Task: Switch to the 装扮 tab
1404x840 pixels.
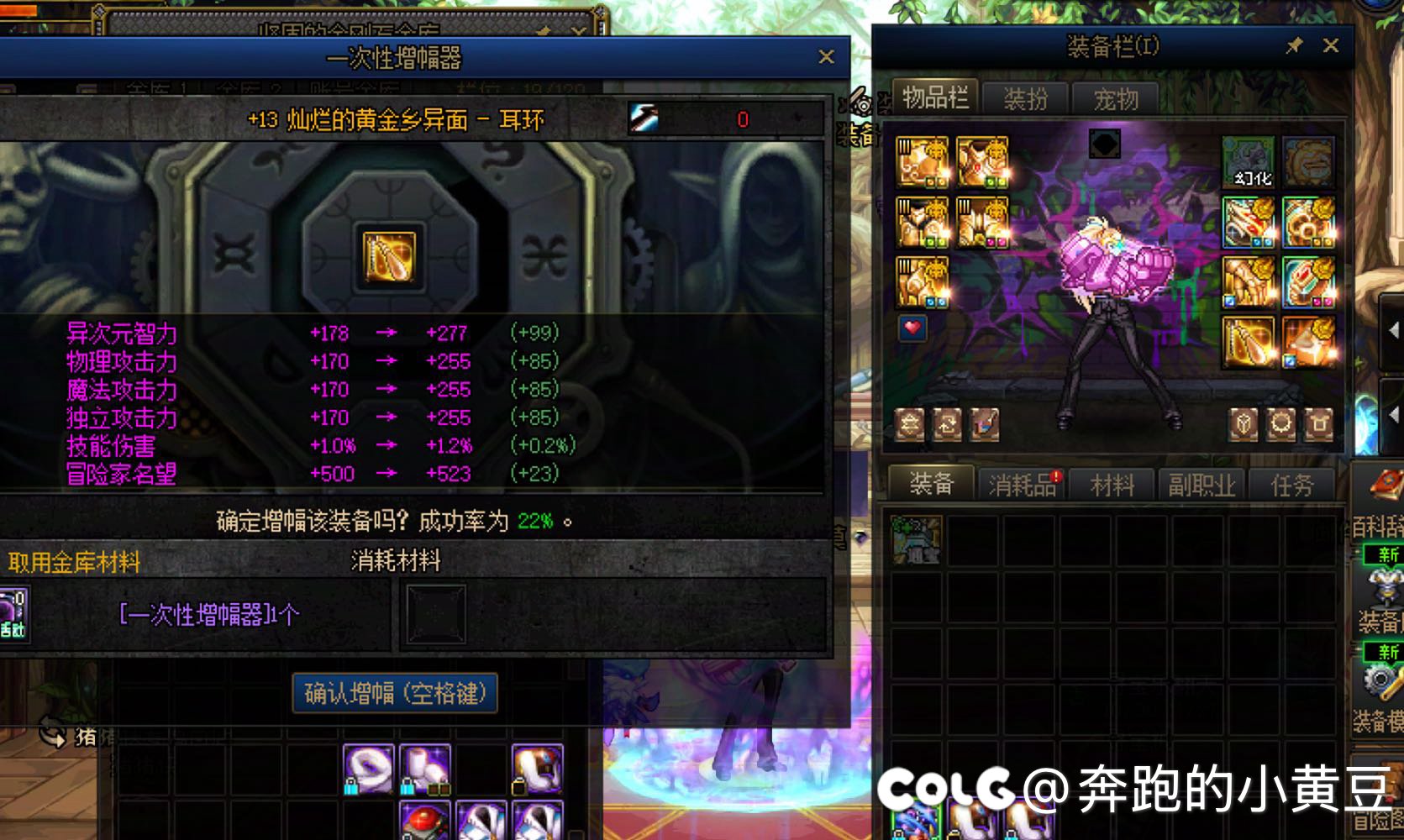Action: (x=1027, y=99)
